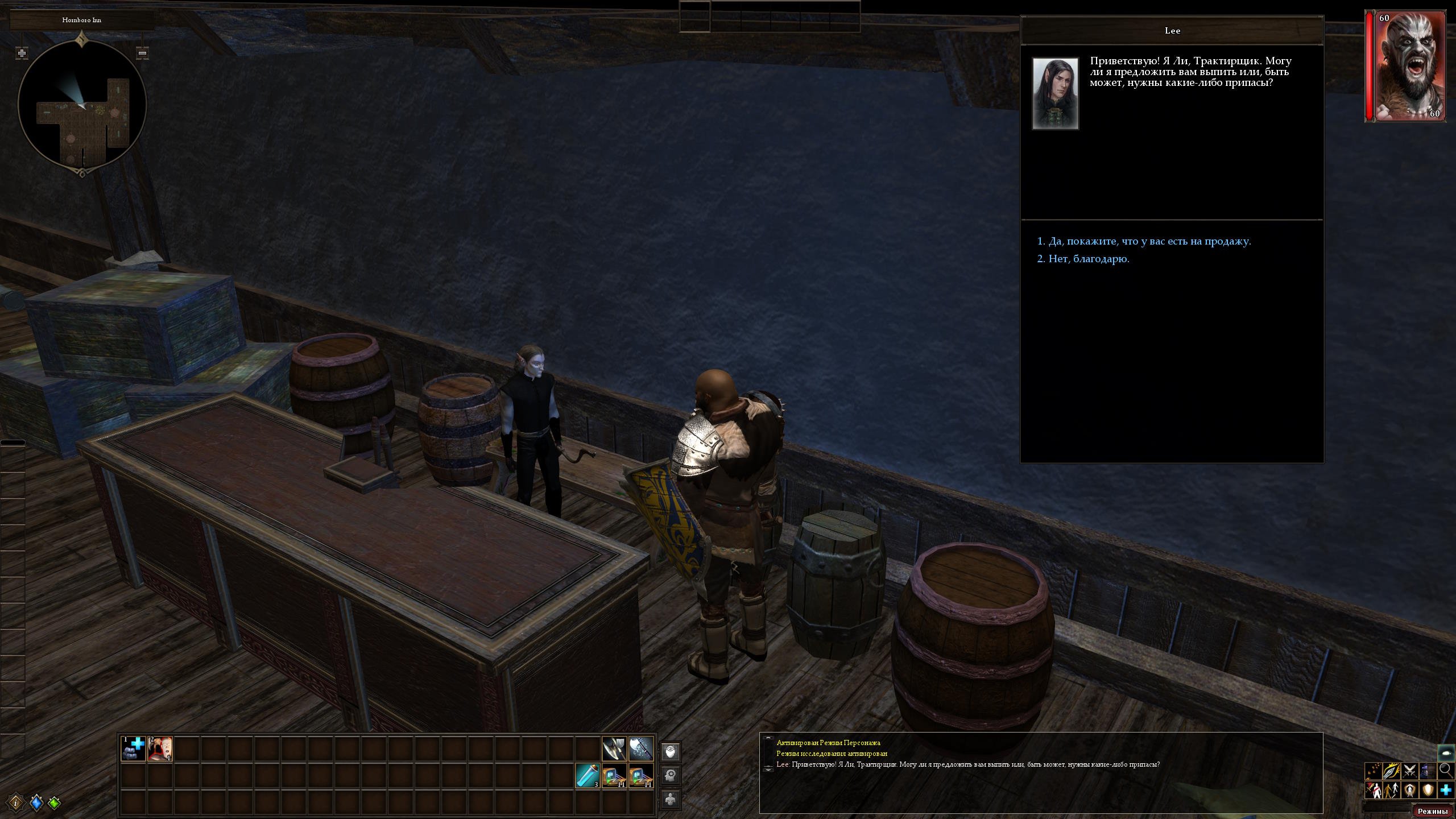The image size is (1456, 819).
Task: Click the blue cross heal mode icon
Action: tap(1446, 790)
